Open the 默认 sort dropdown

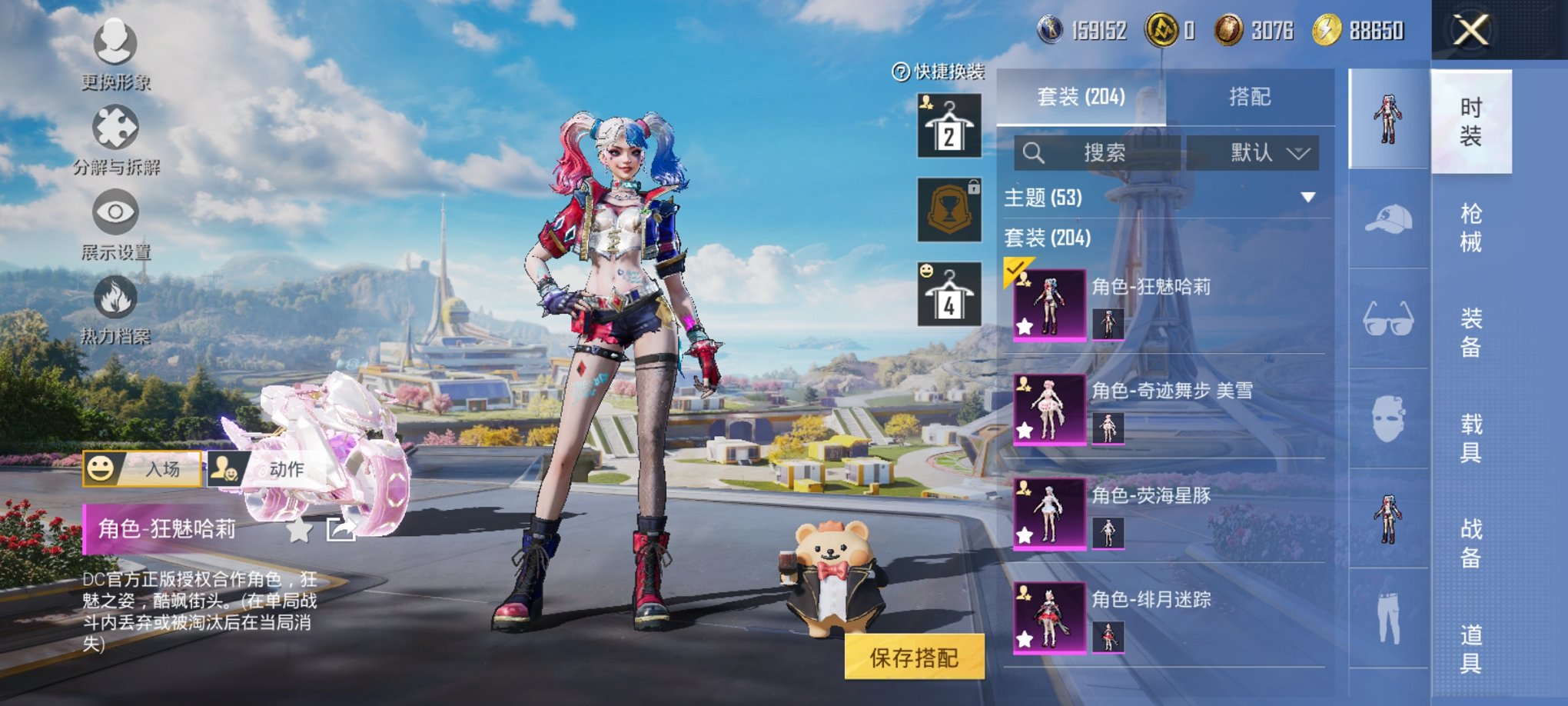(x=1252, y=152)
